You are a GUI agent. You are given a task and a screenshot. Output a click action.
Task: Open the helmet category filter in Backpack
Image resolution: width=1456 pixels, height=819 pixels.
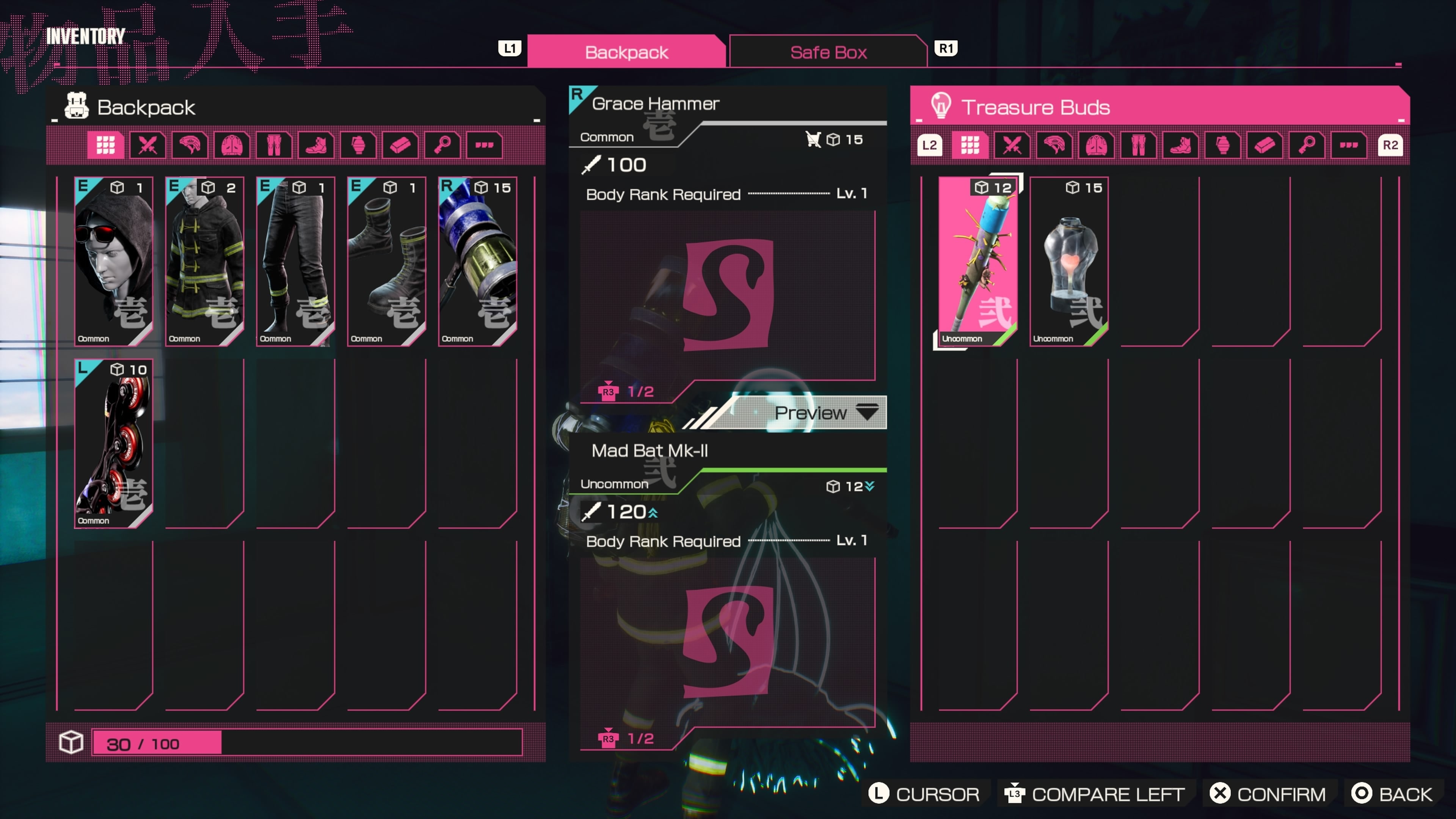(189, 145)
